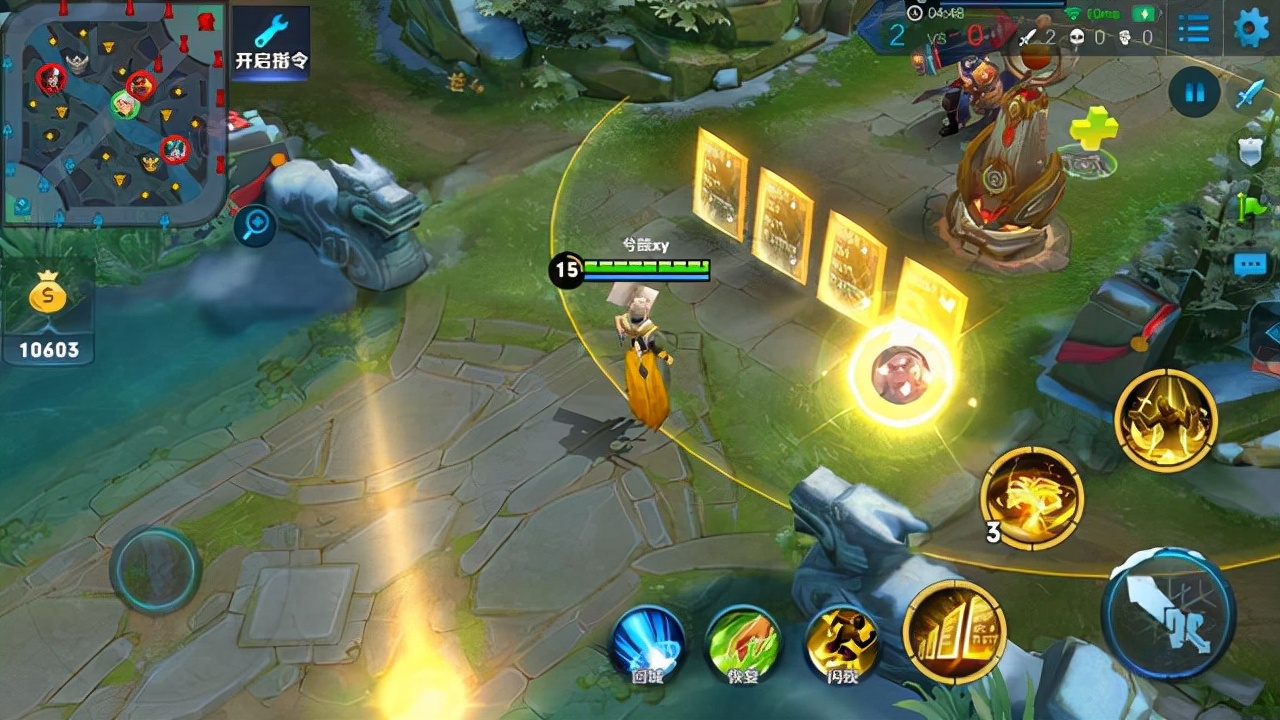
Task: Open the settings gear menu
Action: click(1251, 28)
